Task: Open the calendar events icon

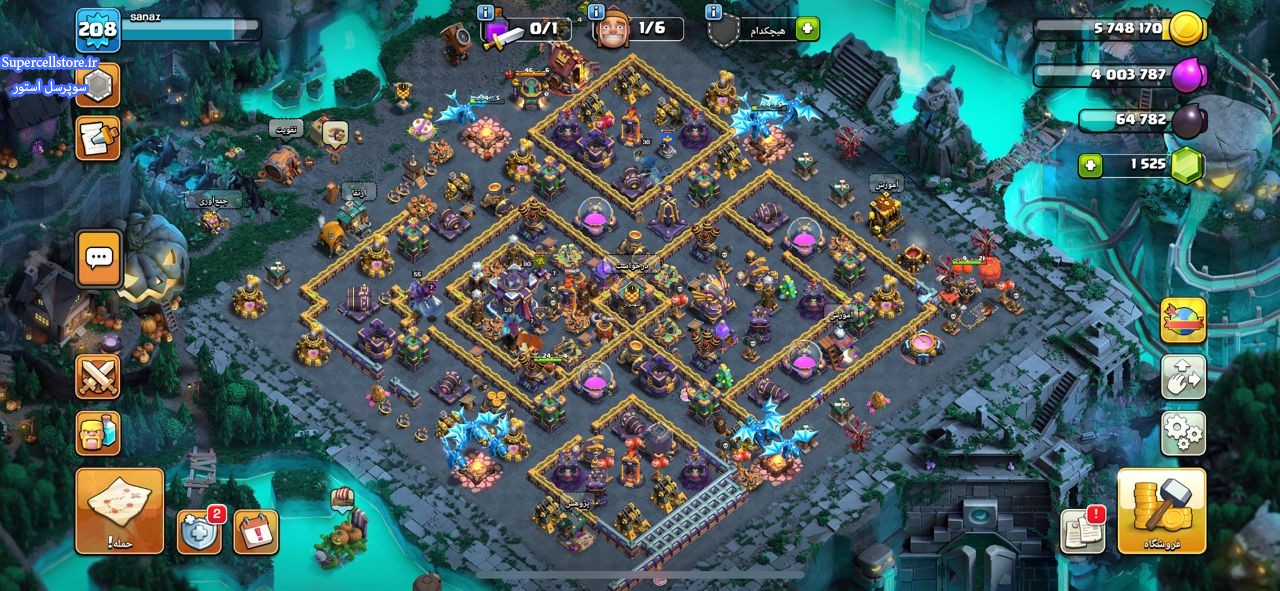Action: (x=256, y=532)
